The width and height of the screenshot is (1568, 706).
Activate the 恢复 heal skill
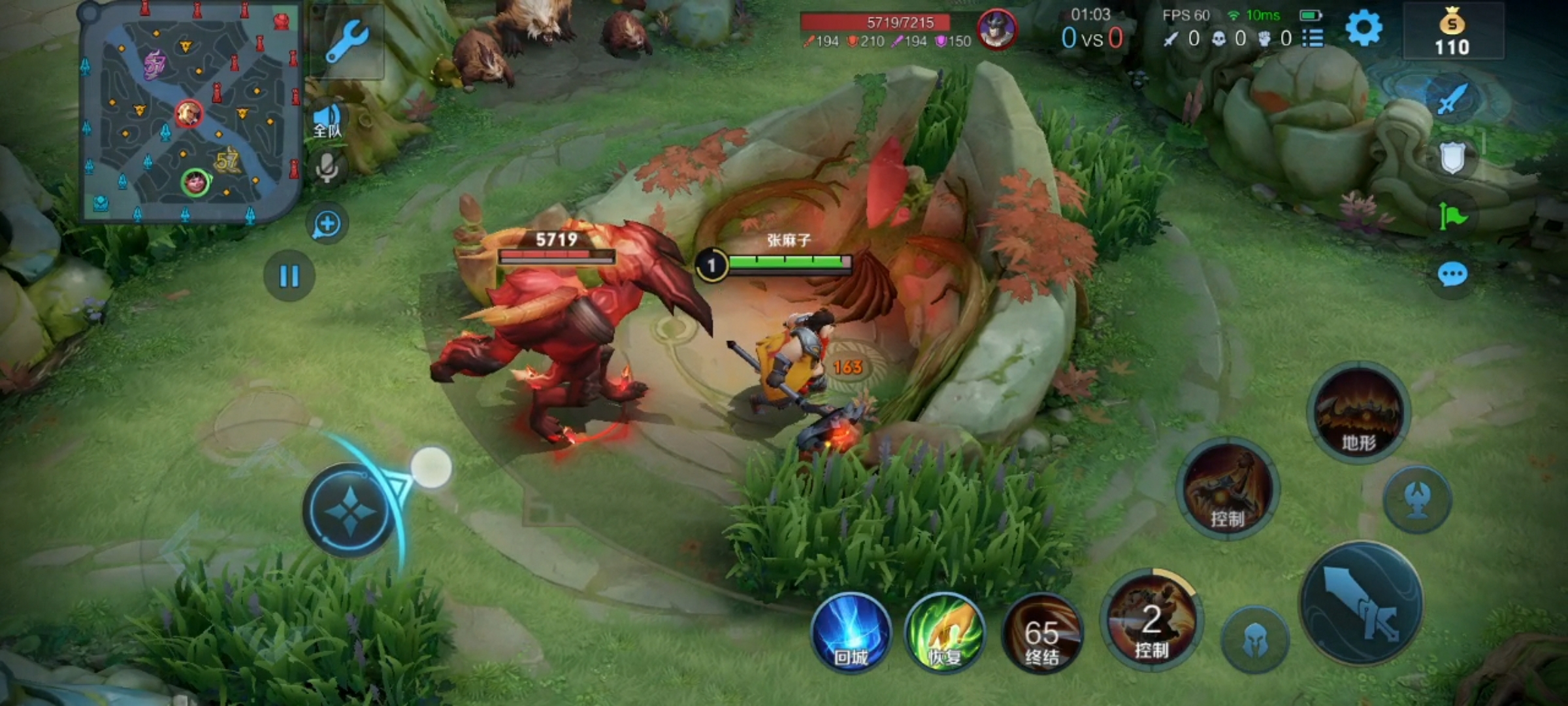tap(945, 632)
